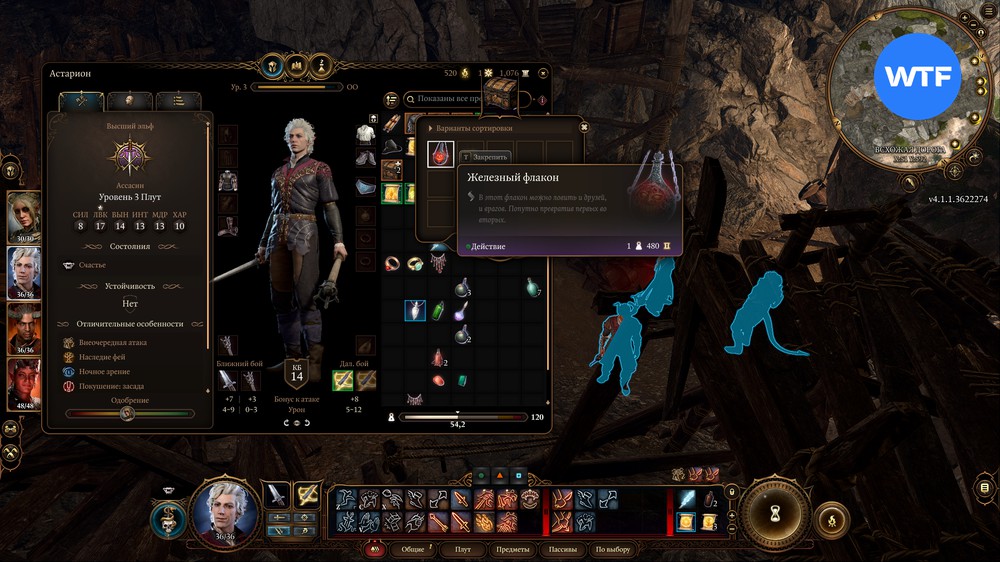Screen dimensions: 1000x562
Task: Select the Iron Flask item in the chest
Action: pos(441,154)
